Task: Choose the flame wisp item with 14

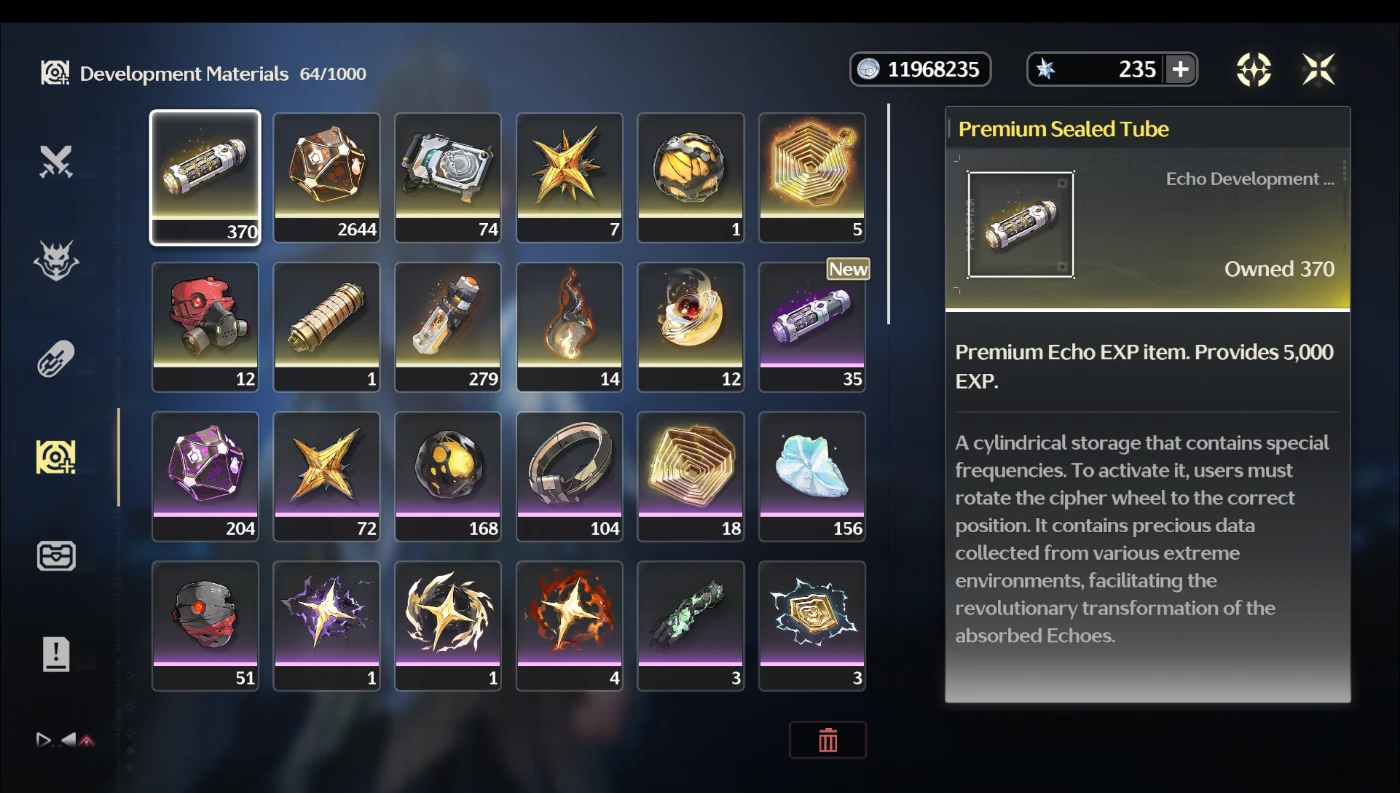Action: 569,326
